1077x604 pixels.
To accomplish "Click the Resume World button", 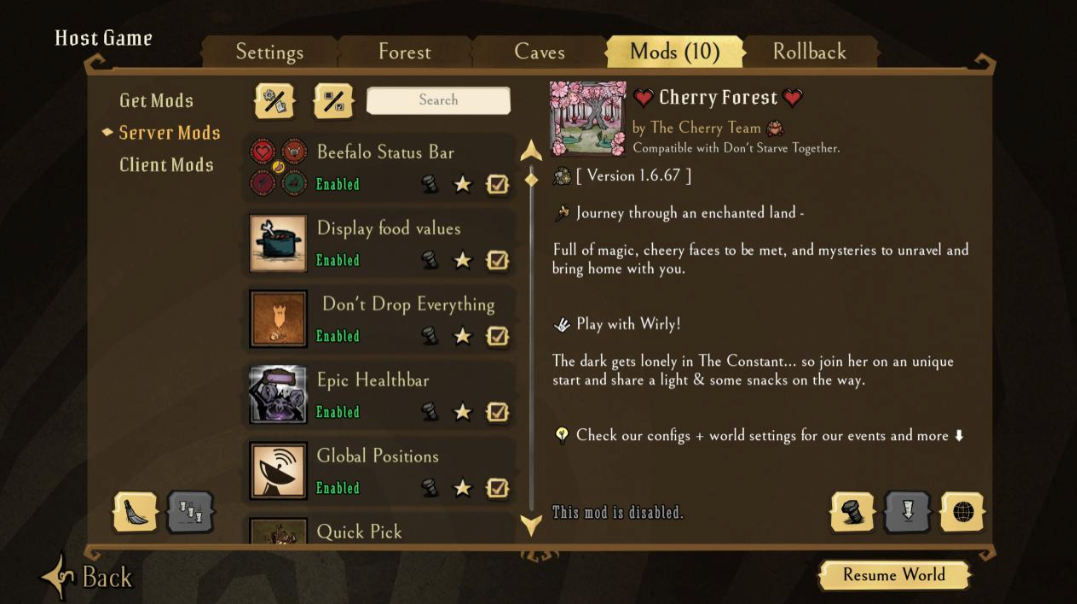I will pyautogui.click(x=893, y=575).
